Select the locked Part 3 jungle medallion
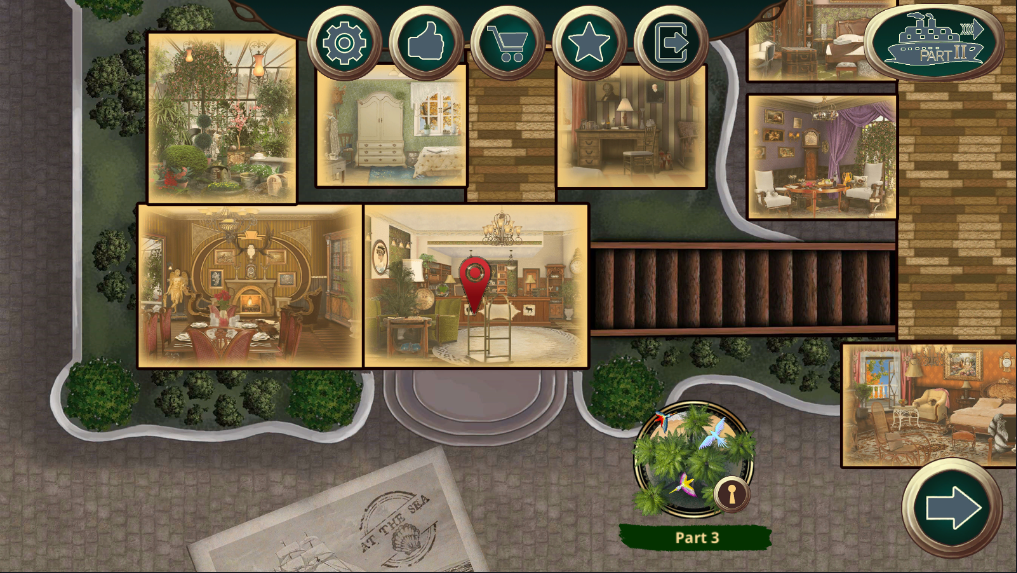The image size is (1017, 573). pyautogui.click(x=695, y=459)
